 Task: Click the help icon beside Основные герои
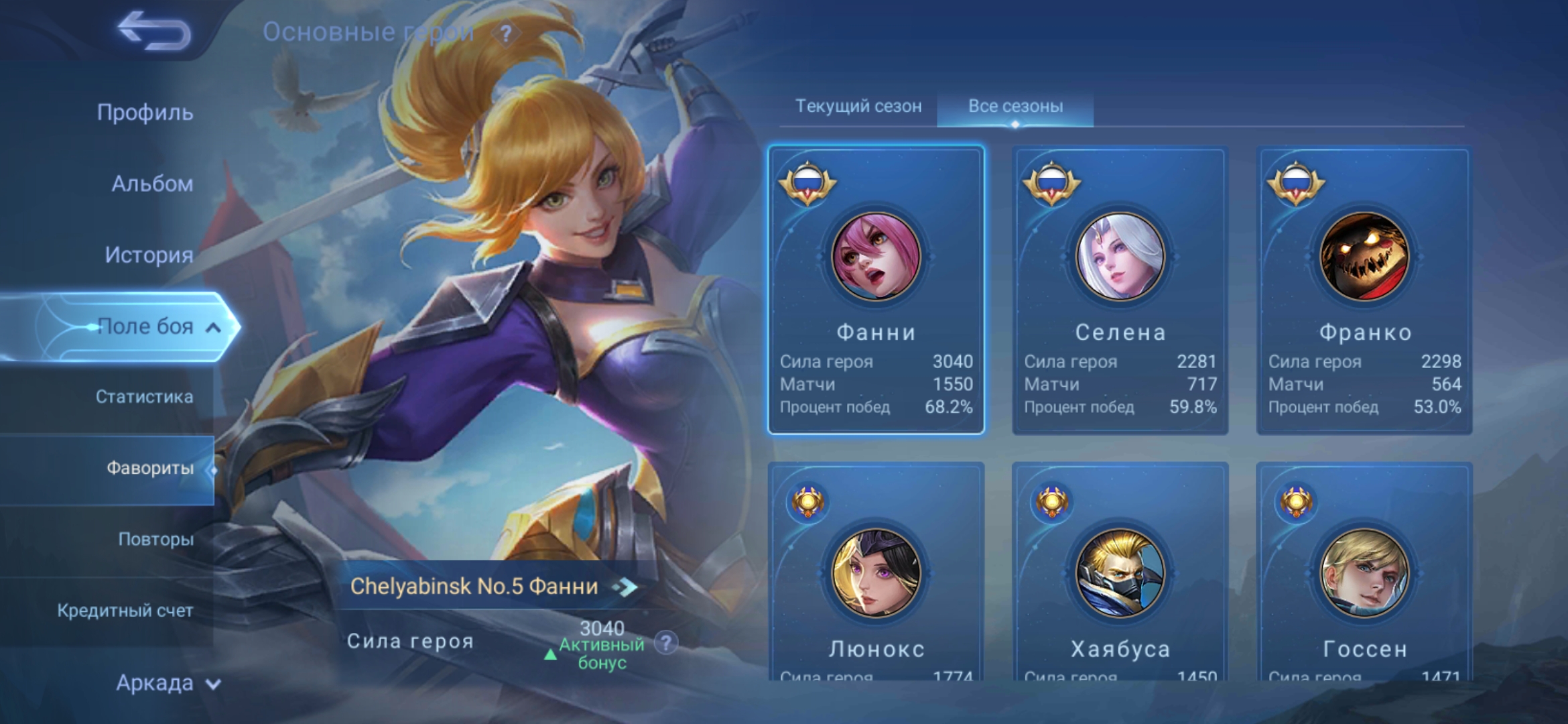coord(506,33)
